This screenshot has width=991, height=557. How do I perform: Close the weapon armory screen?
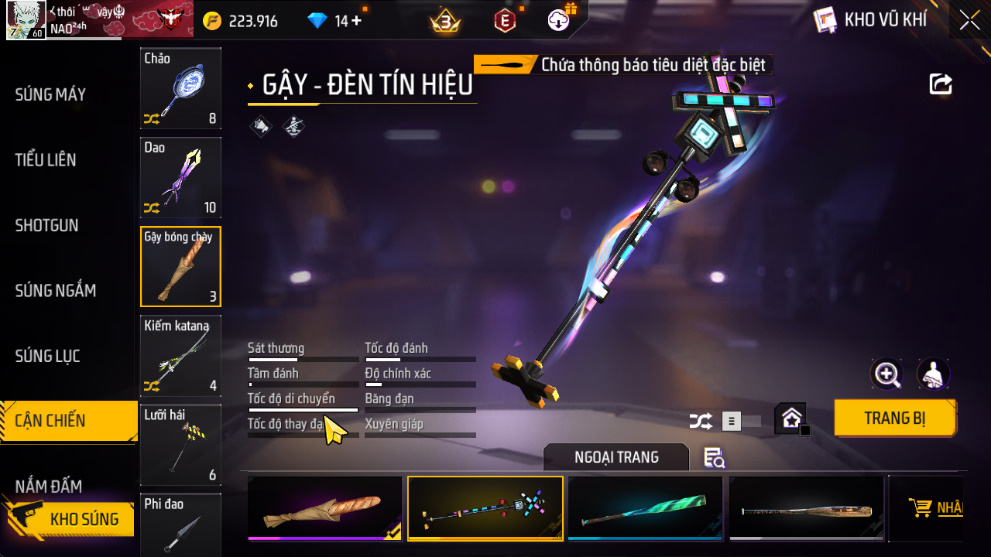[x=969, y=20]
